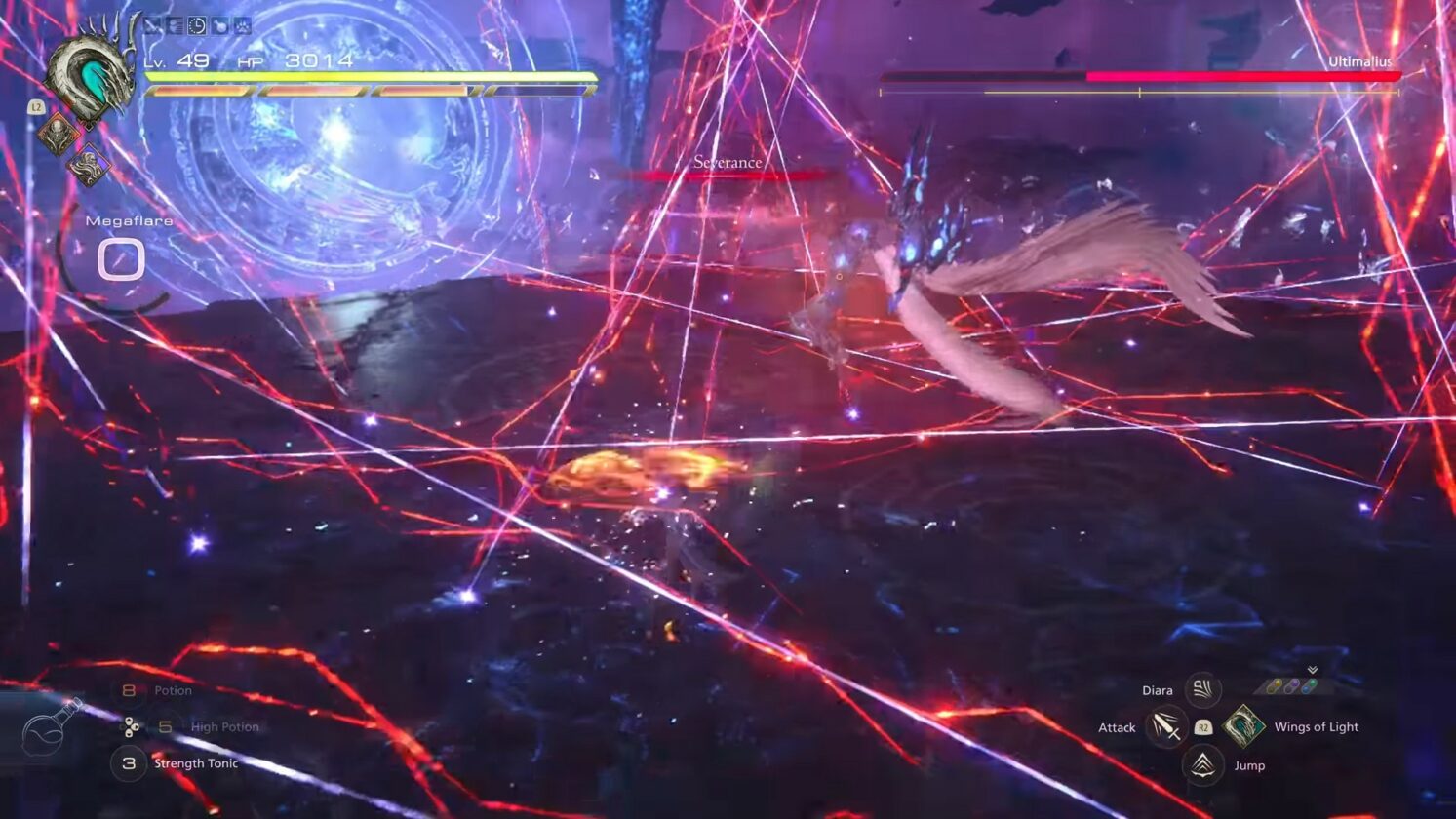Toggle the R2 prompt next to Wings of Light

click(1203, 728)
